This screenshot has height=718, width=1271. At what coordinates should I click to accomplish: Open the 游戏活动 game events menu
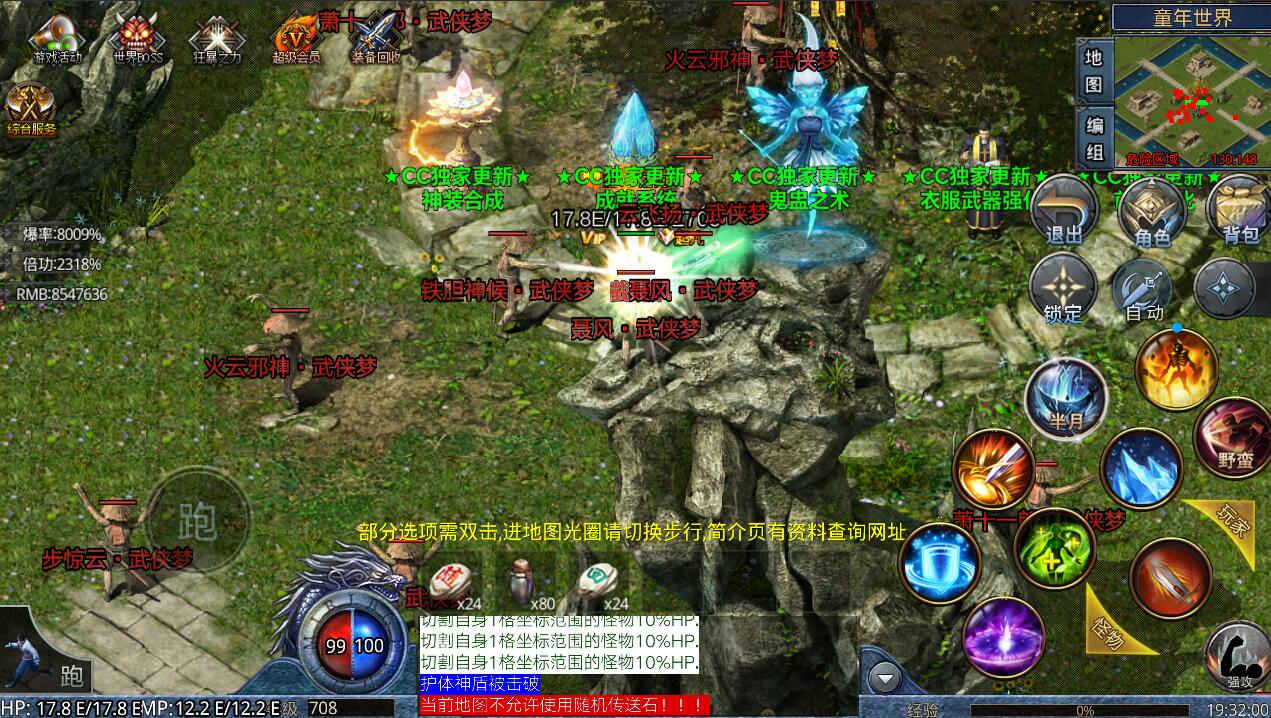[57, 40]
